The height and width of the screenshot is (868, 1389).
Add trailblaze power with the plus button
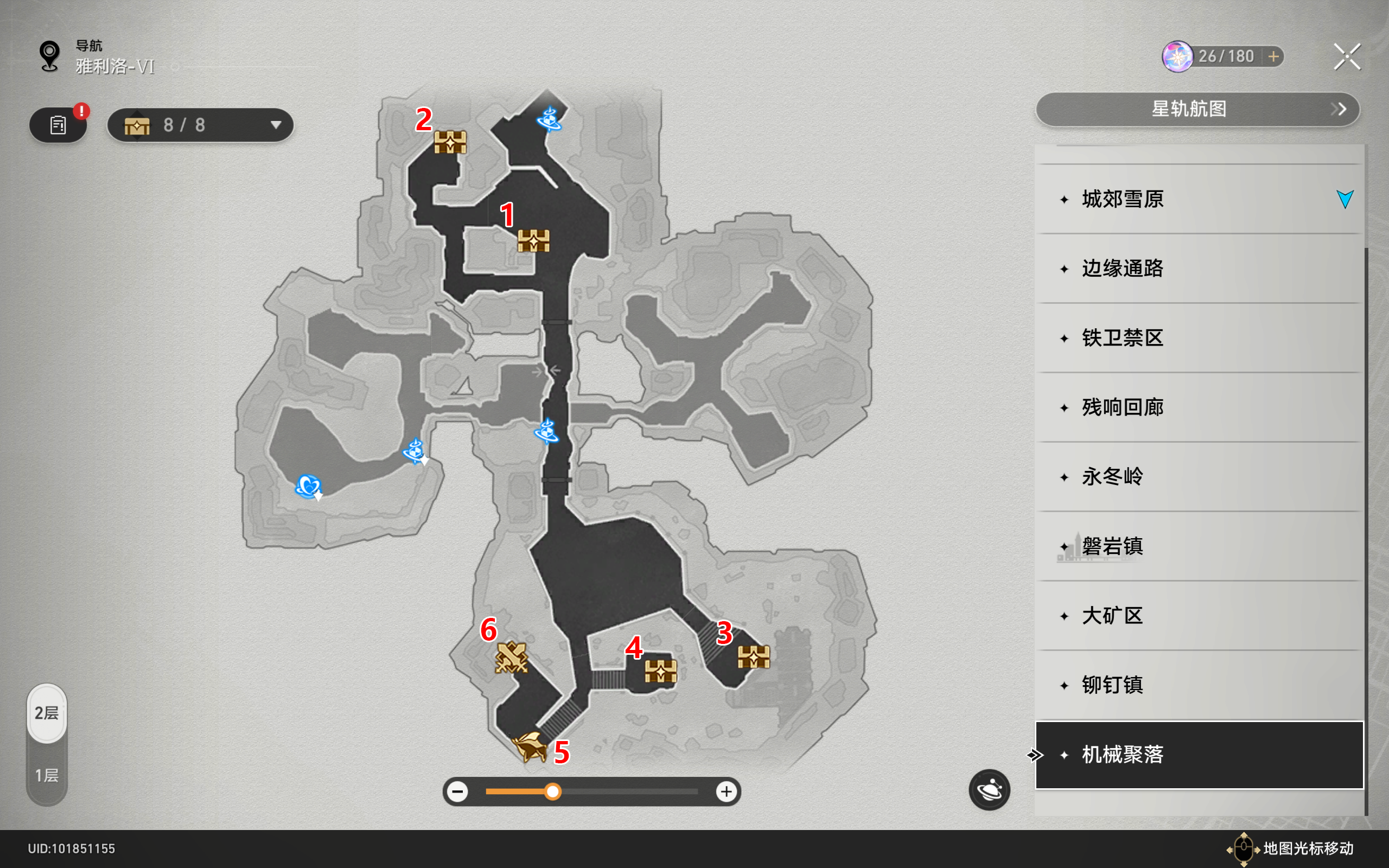tap(1273, 56)
